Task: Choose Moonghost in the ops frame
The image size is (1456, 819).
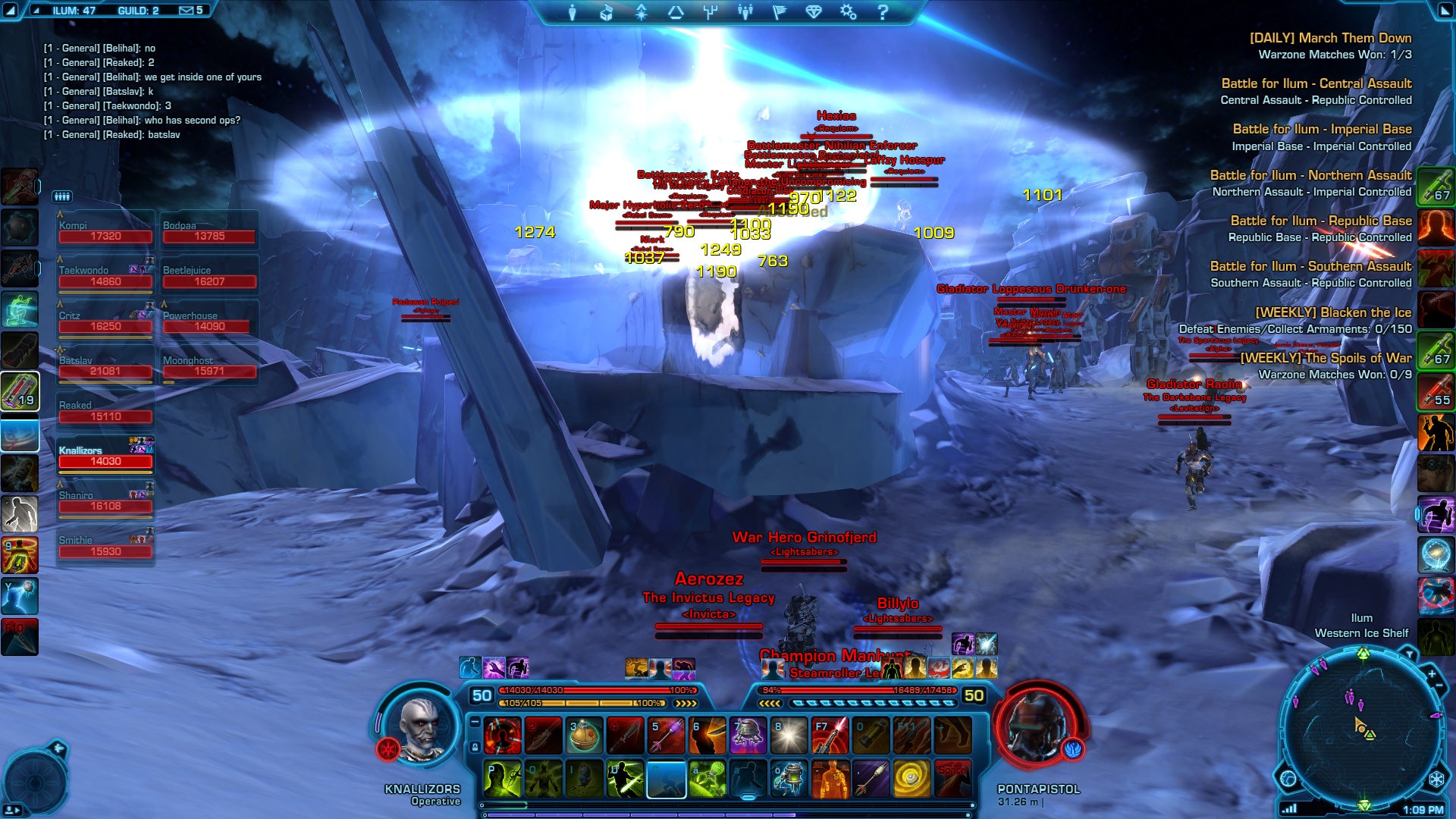Action: tap(209, 367)
